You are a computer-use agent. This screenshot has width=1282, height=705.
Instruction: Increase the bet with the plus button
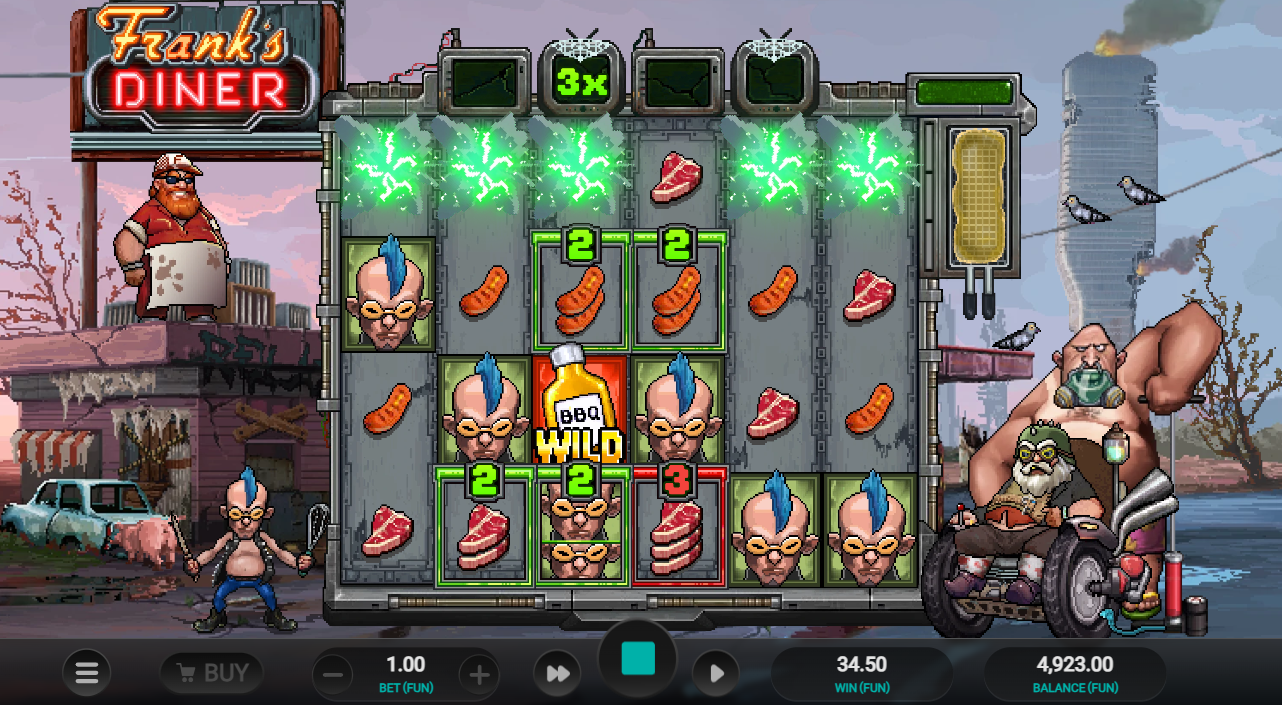pyautogui.click(x=479, y=675)
